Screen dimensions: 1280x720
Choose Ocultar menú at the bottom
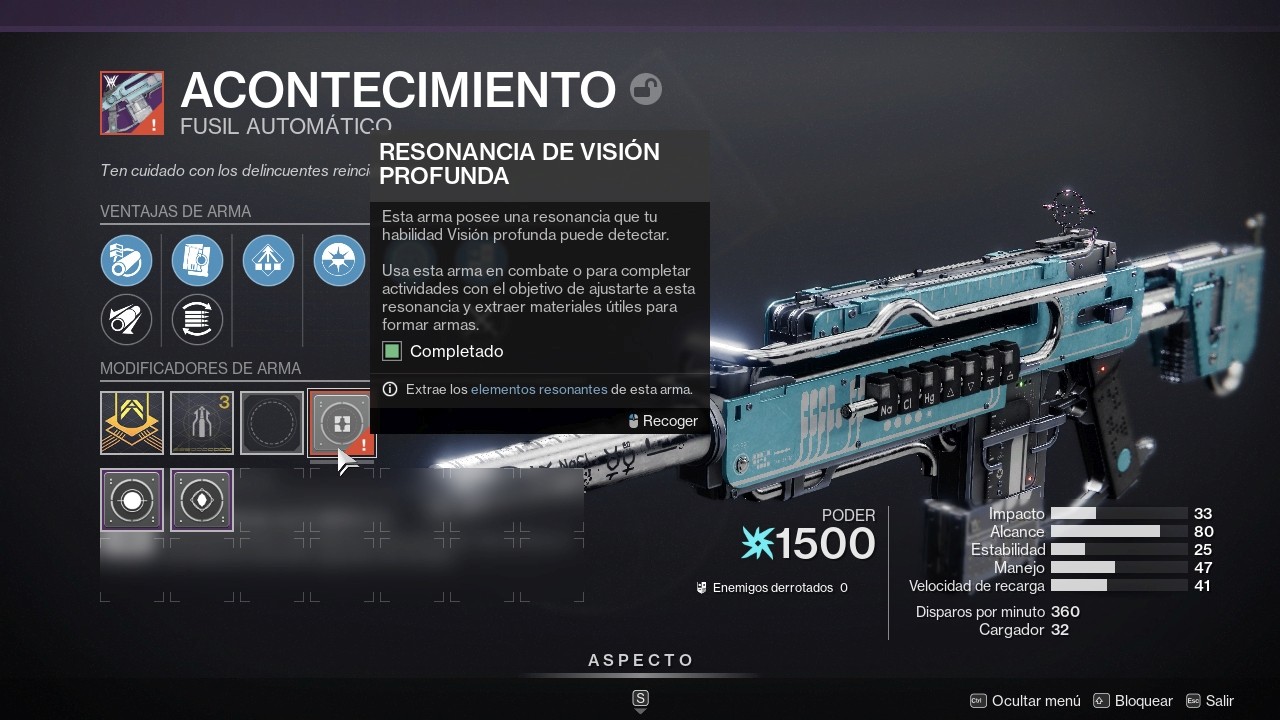tap(1035, 701)
